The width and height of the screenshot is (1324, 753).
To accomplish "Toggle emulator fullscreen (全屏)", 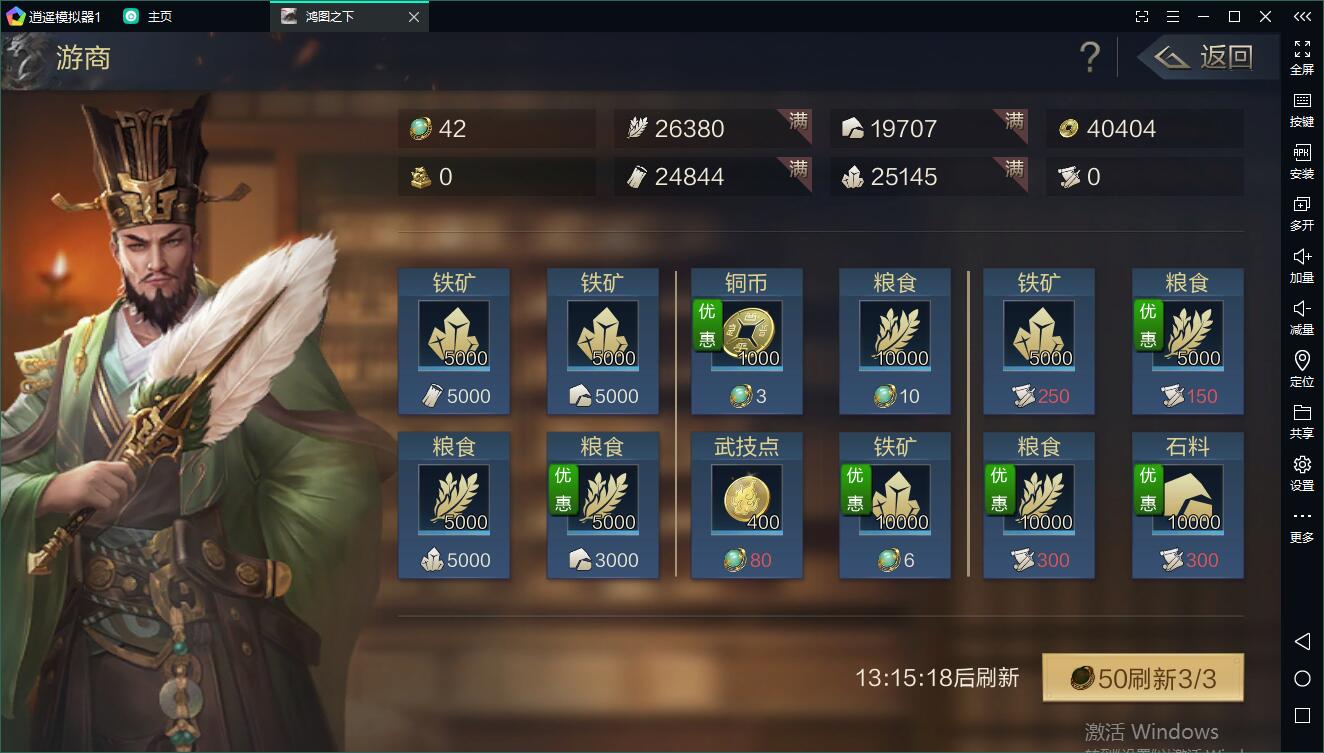I will tap(1302, 57).
